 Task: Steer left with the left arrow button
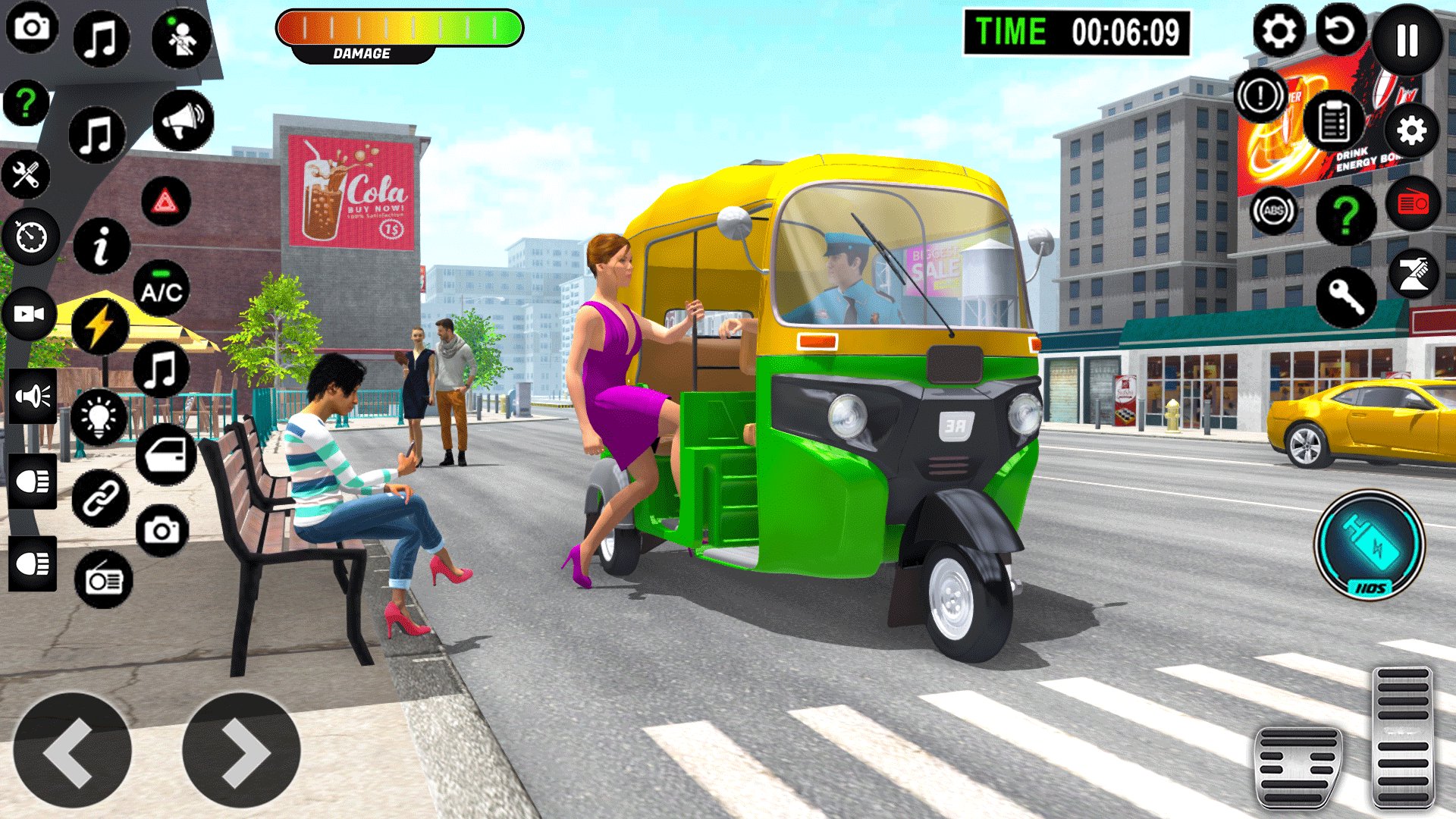[72, 751]
